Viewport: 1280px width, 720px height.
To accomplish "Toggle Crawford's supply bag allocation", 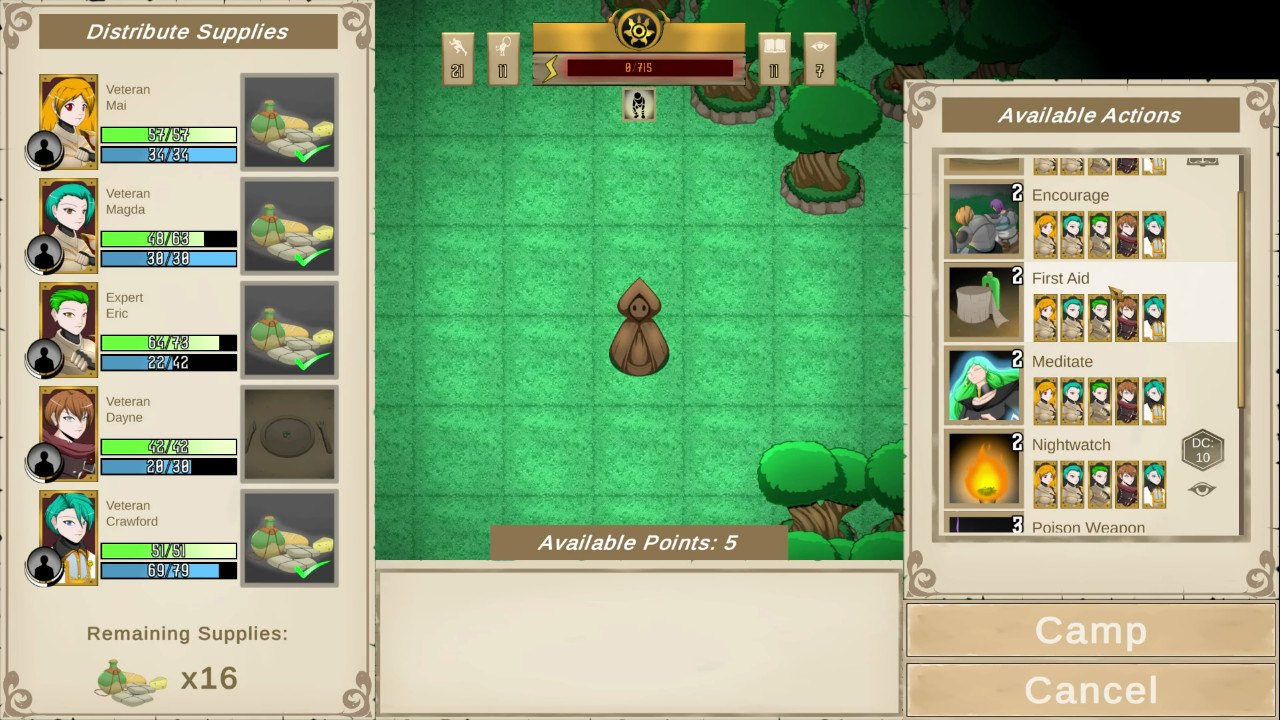I will (x=289, y=538).
